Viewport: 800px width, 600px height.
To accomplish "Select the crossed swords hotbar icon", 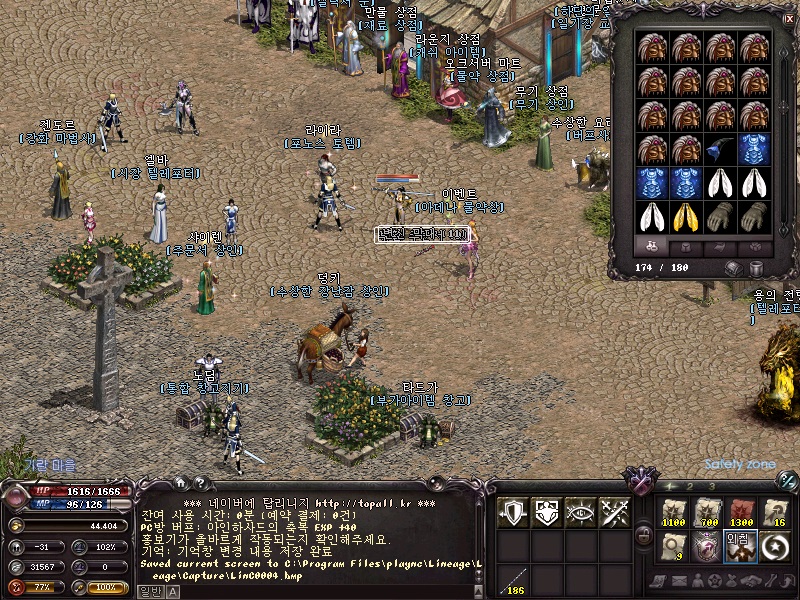I will 614,512.
